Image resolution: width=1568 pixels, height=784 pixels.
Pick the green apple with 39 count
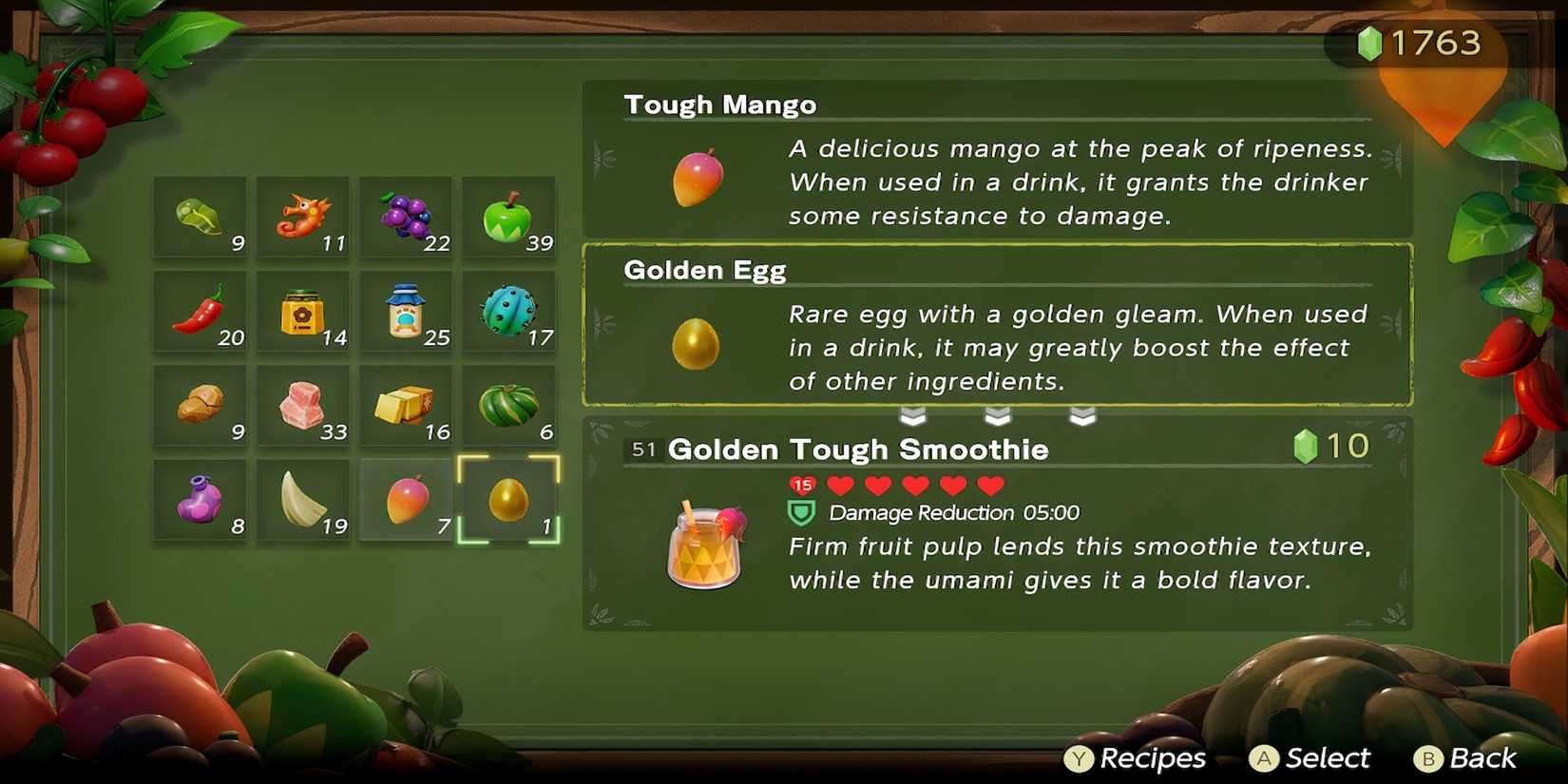[509, 214]
